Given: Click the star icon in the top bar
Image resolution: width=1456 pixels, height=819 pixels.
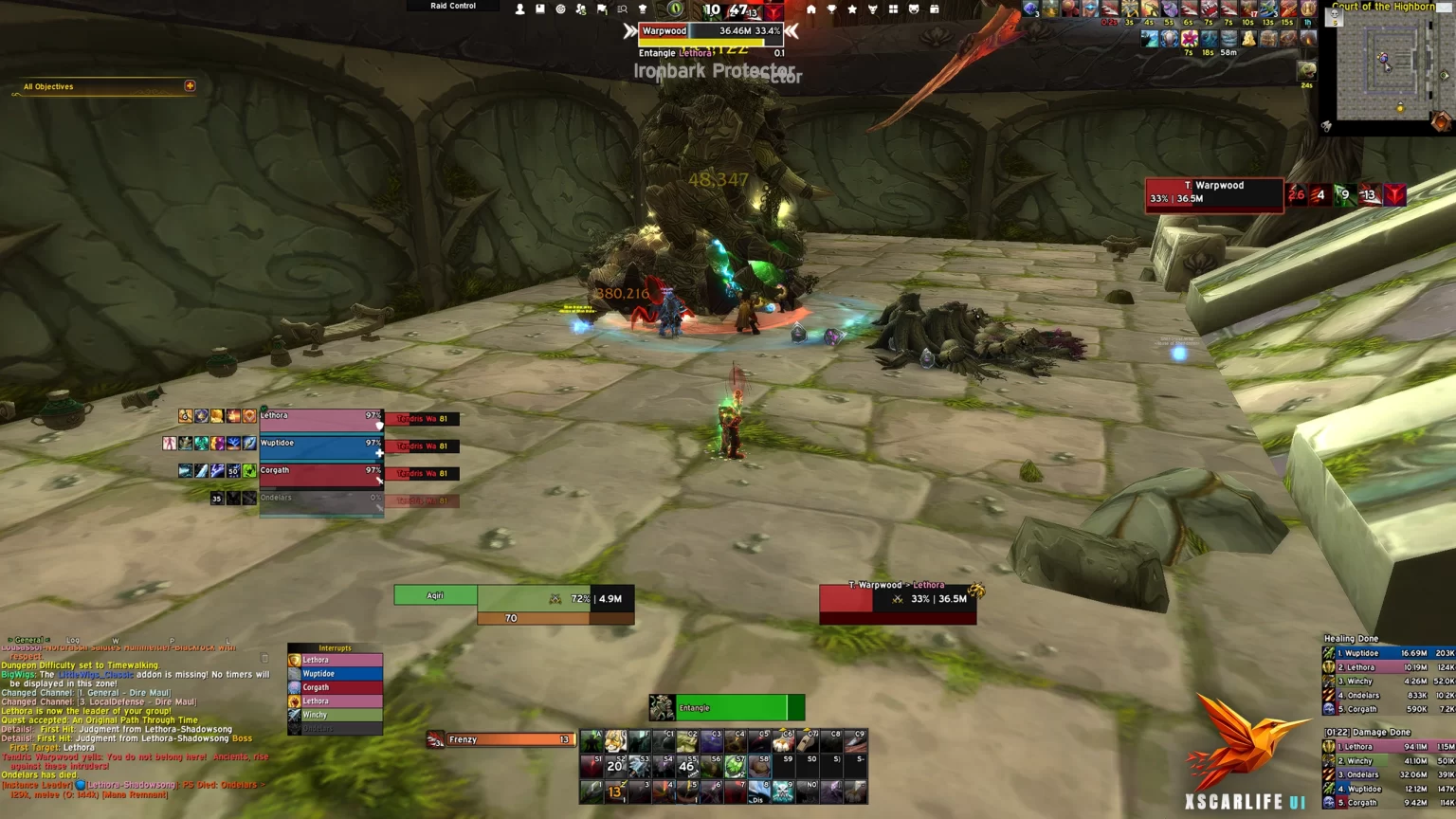Looking at the screenshot, I should (x=851, y=9).
